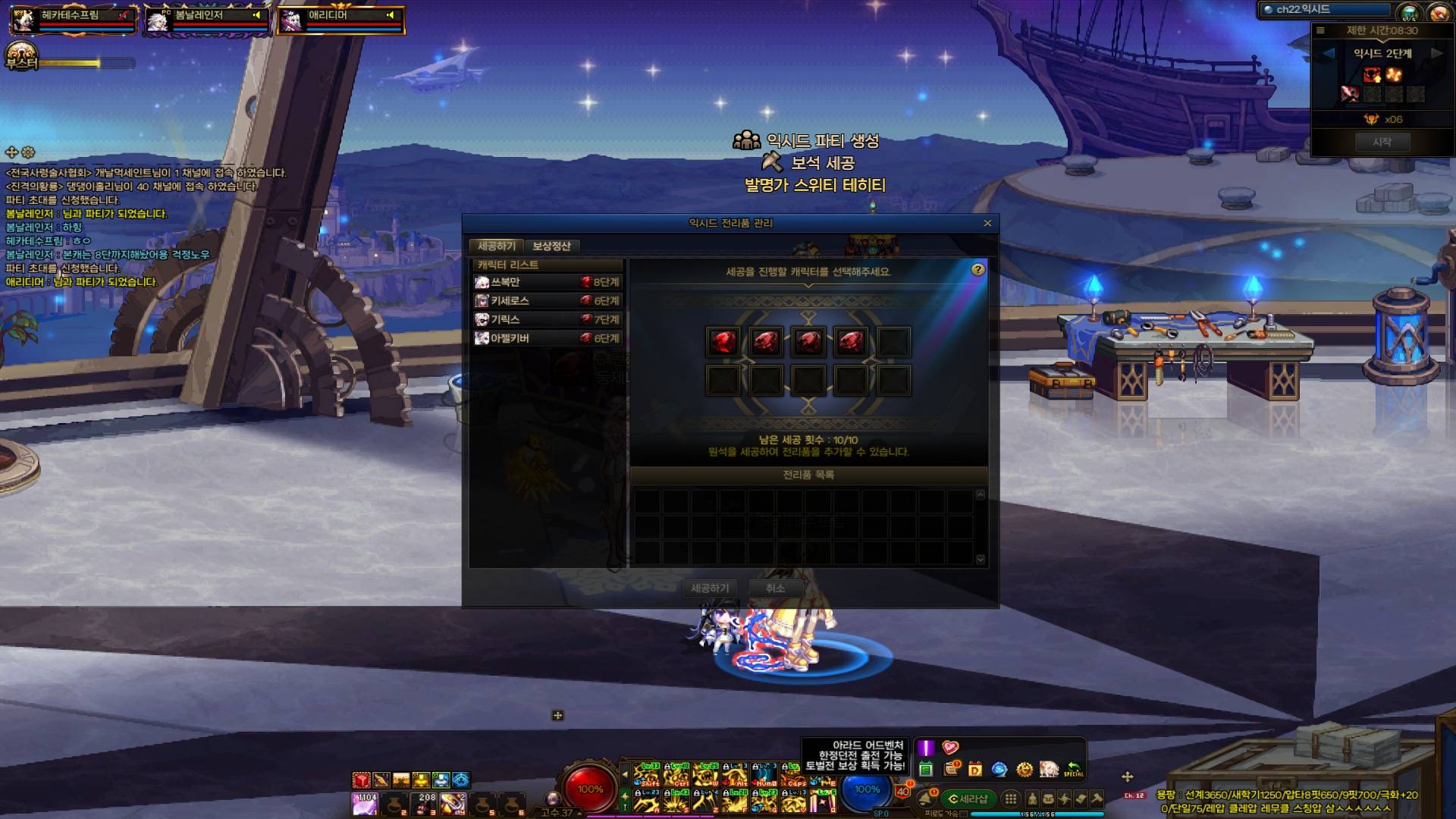Image resolution: width=1456 pixels, height=819 pixels.
Task: Click the 세라샵 shop button
Action: (968, 799)
